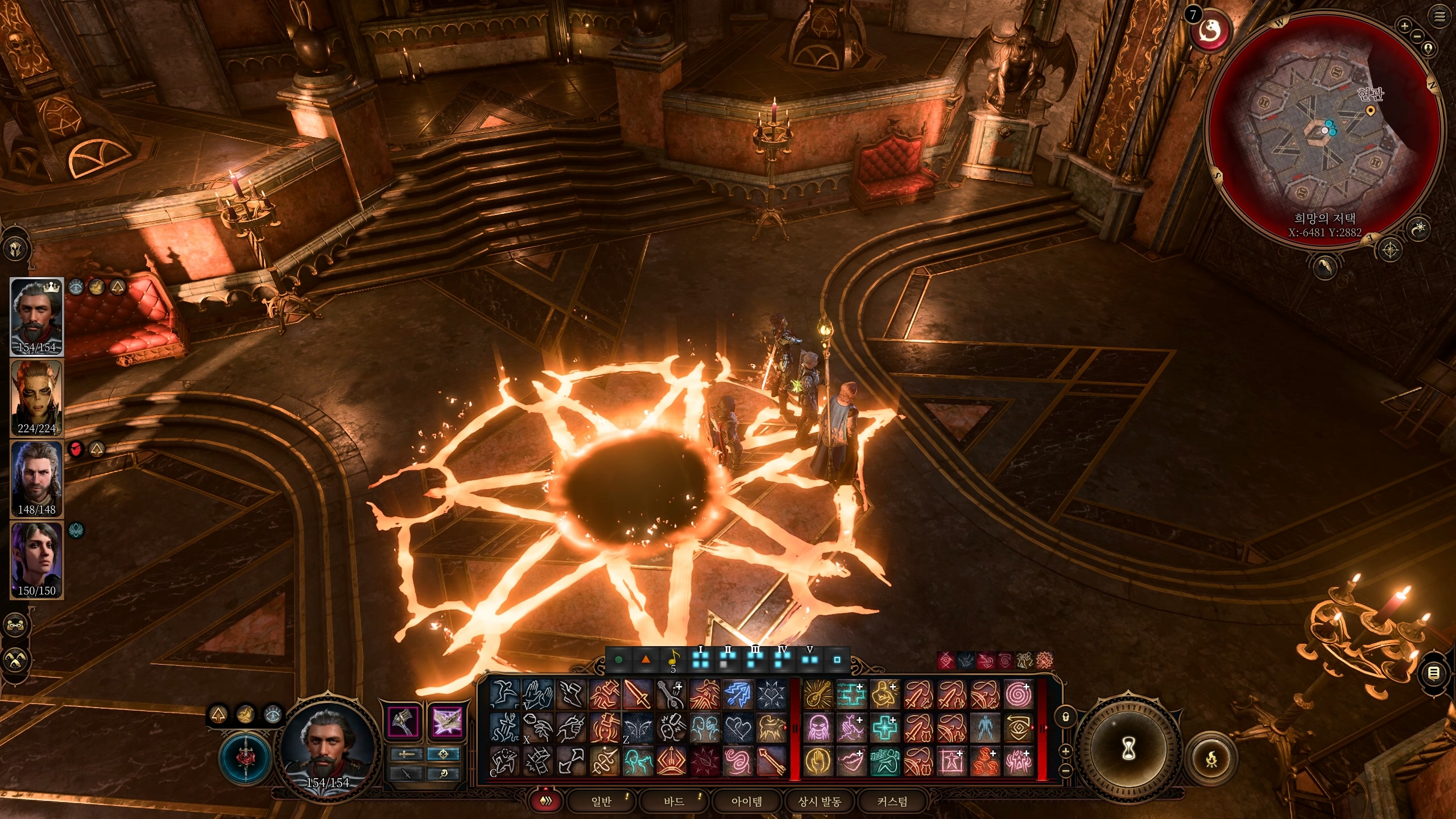Open the main menu button above the minimap
The image size is (1456, 819).
[x=1440, y=17]
